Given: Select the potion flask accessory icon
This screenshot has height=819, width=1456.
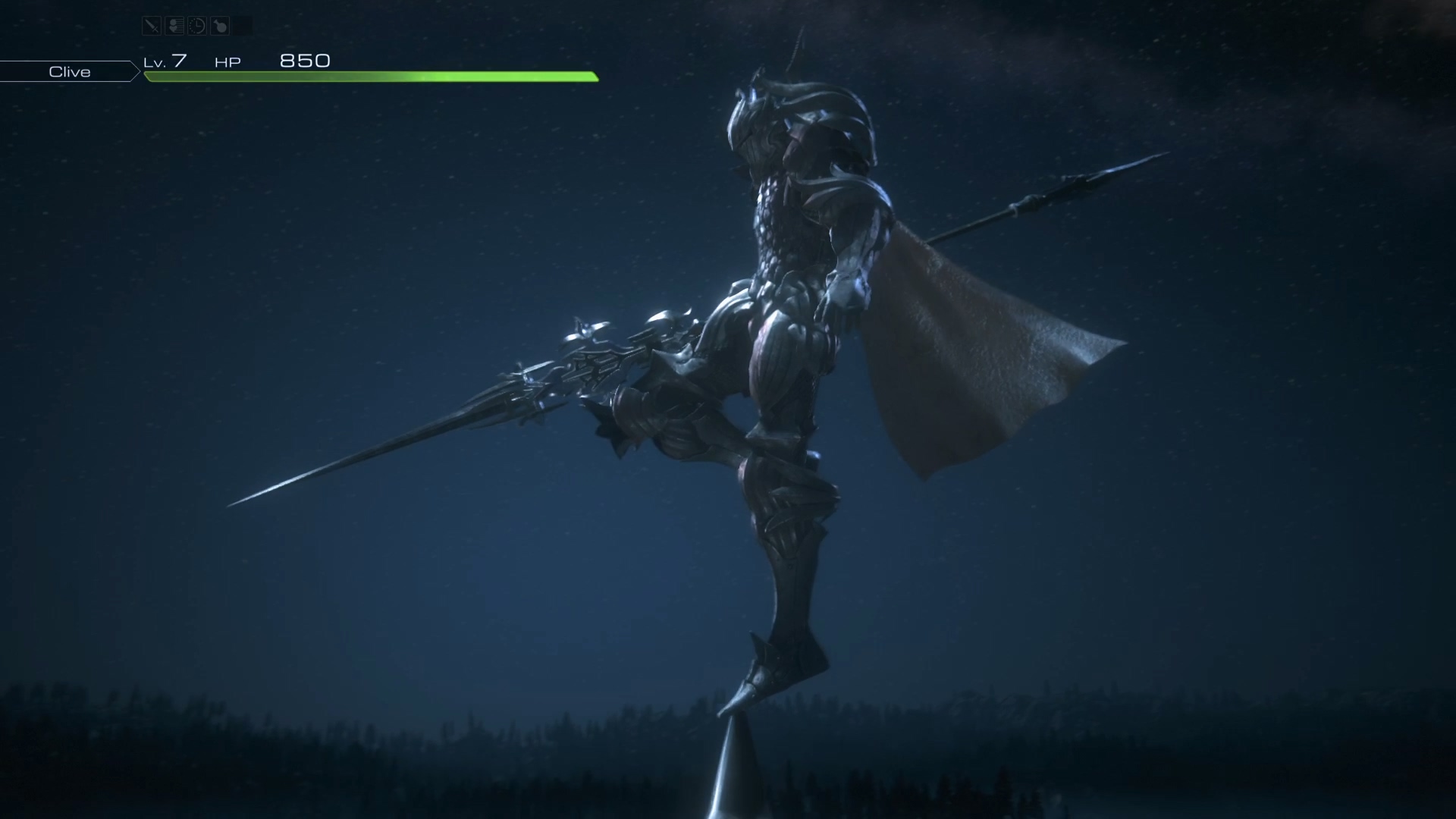Looking at the screenshot, I should pyautogui.click(x=220, y=27).
